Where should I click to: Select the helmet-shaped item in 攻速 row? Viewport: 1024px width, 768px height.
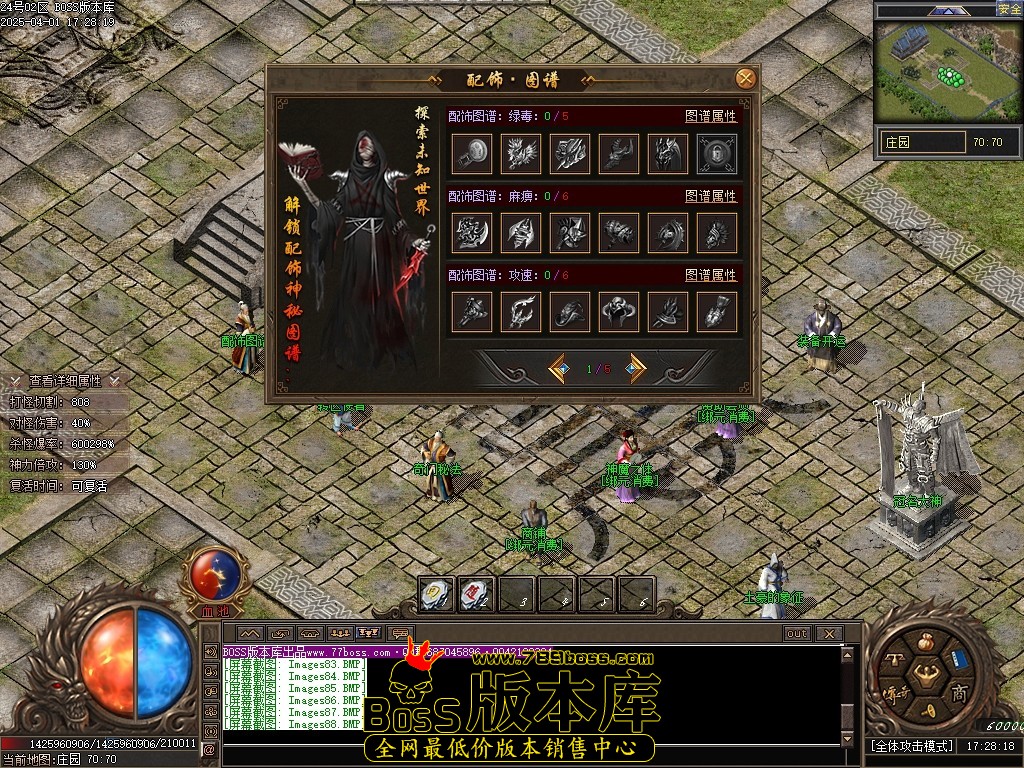tap(619, 312)
